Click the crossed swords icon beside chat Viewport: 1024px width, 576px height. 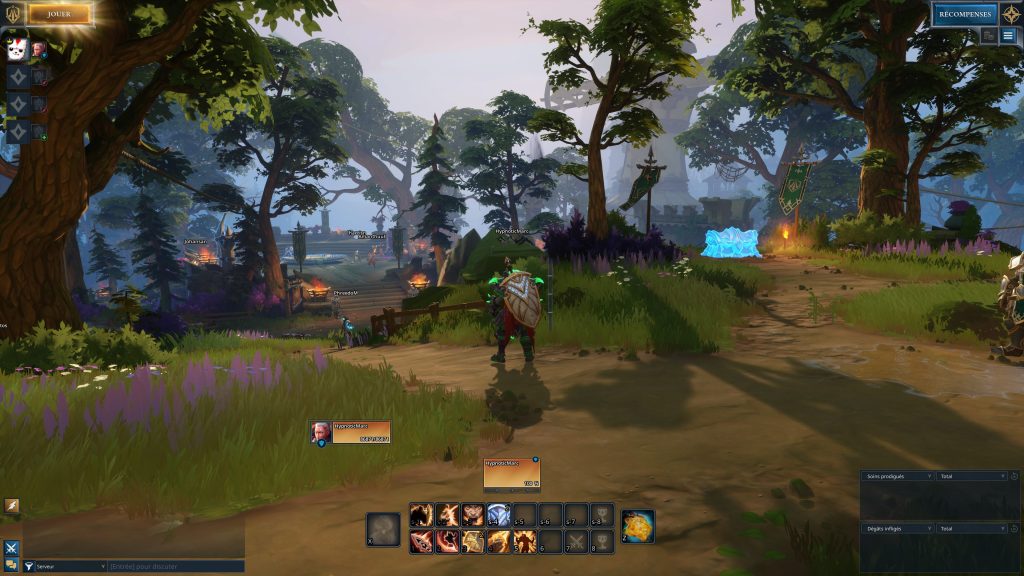11,547
